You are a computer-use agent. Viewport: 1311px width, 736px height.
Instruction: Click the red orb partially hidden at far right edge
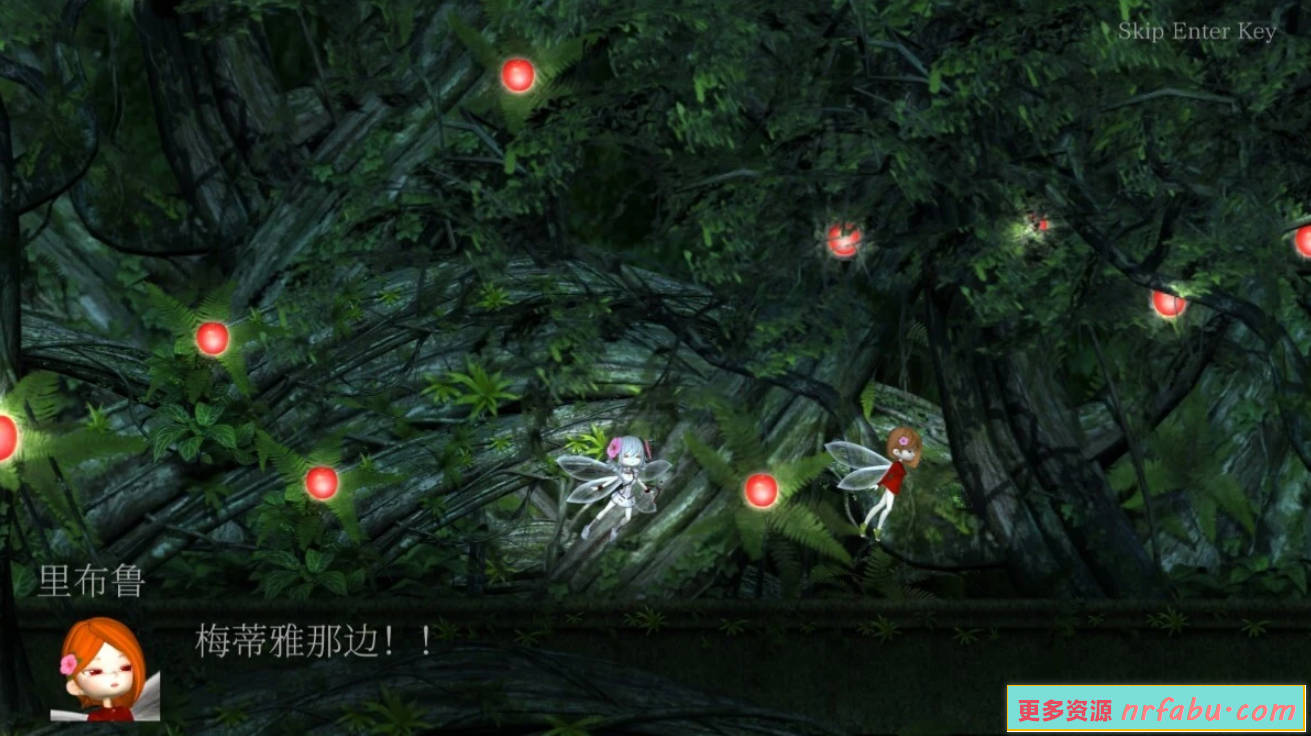(x=1306, y=240)
